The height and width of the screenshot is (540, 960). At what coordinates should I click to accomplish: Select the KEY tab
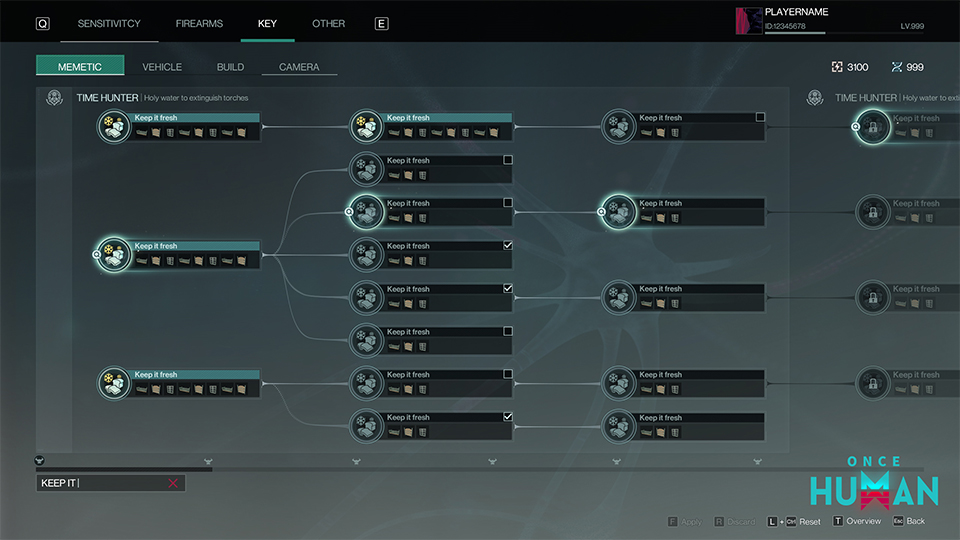267,23
